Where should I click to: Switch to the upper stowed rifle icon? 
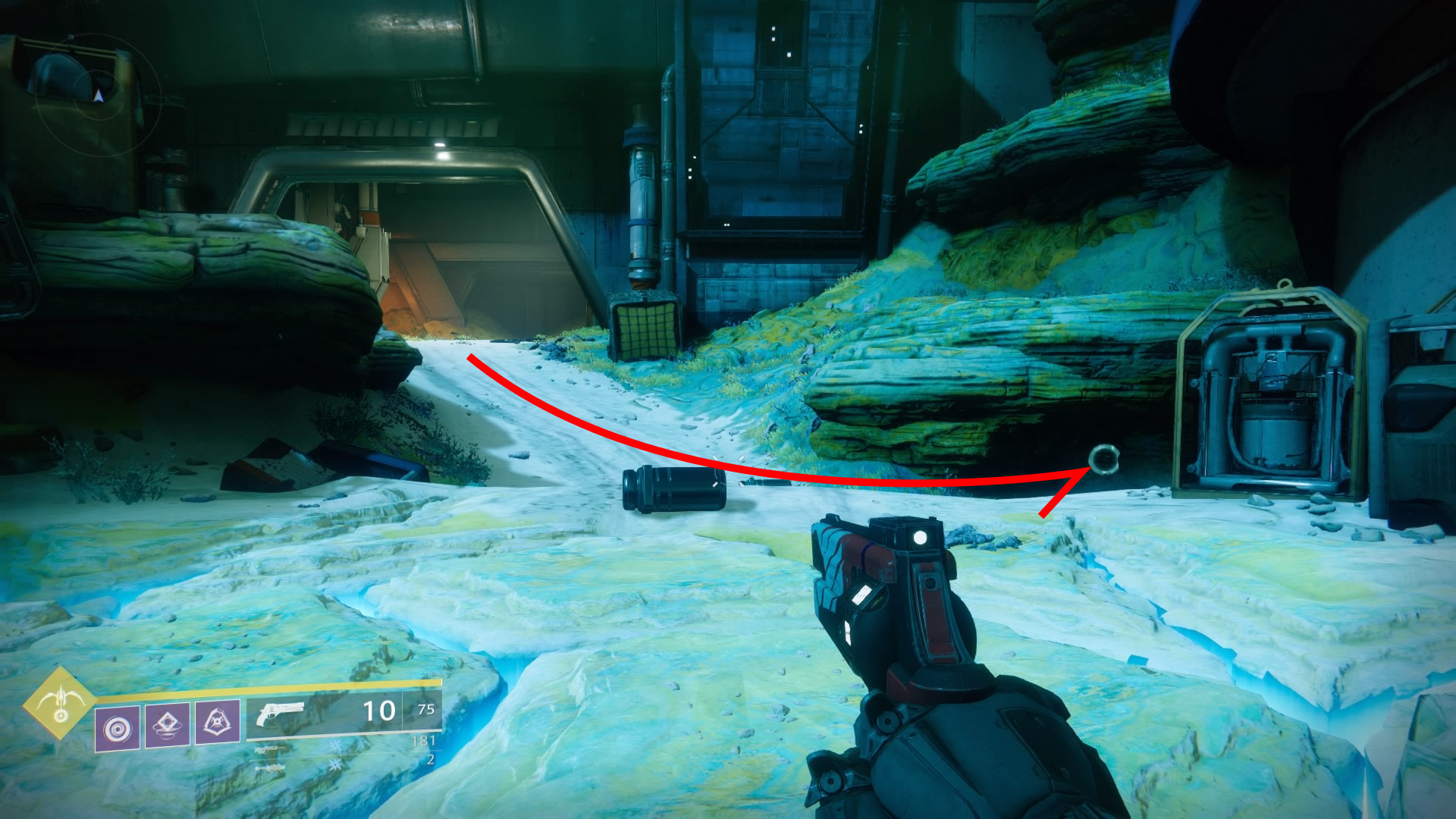271,749
